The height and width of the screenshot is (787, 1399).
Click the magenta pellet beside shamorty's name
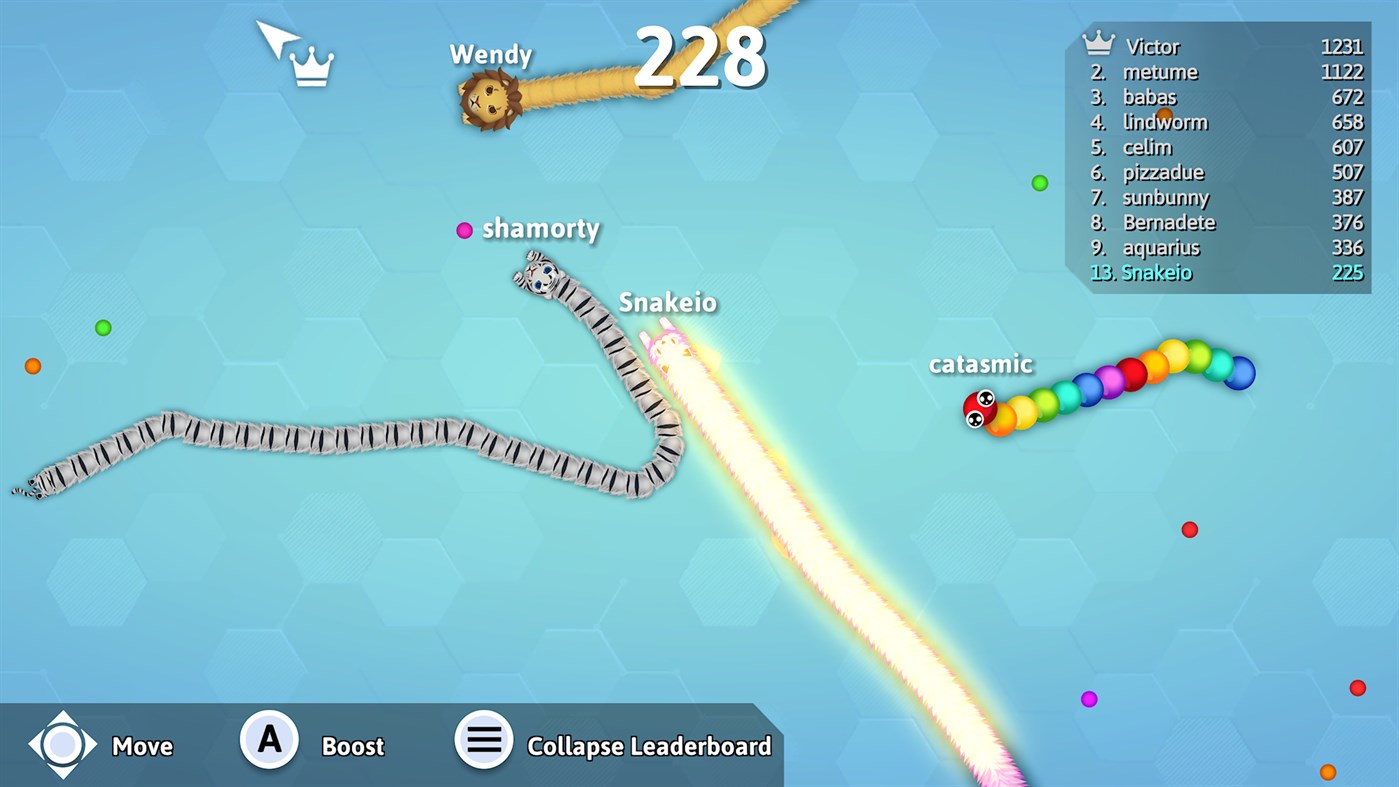(x=463, y=230)
